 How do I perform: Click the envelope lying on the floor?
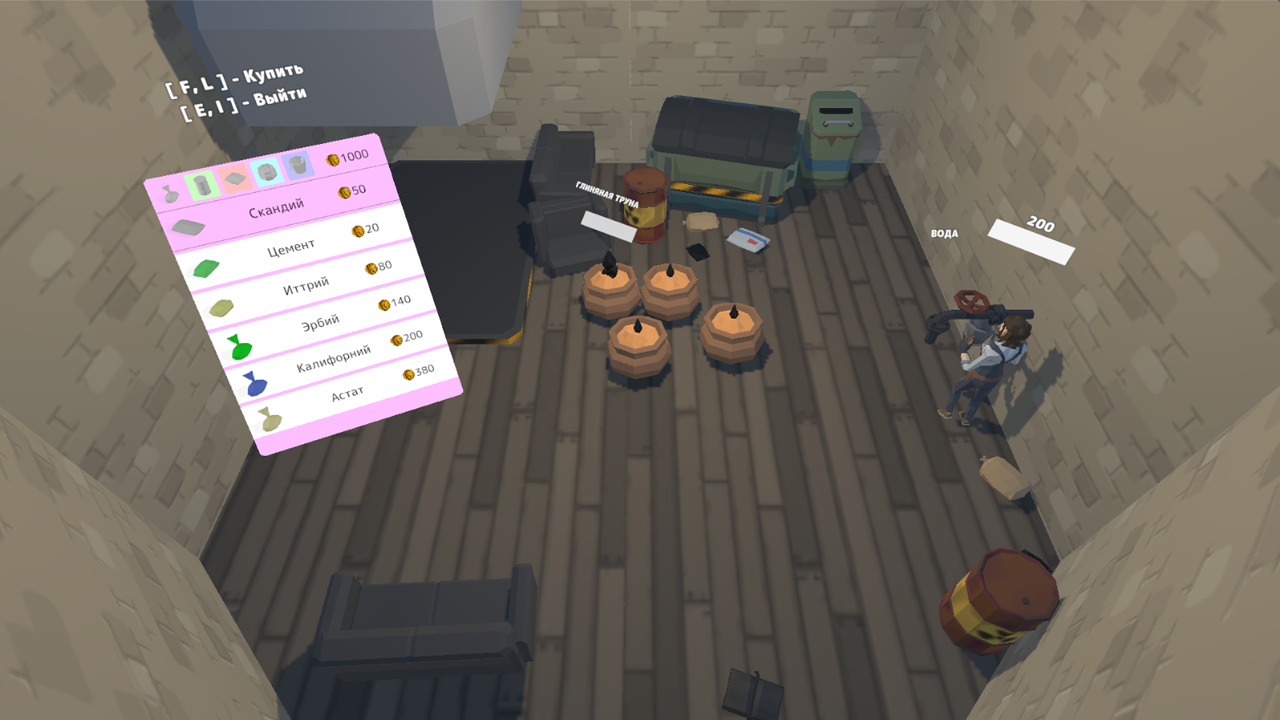(748, 241)
